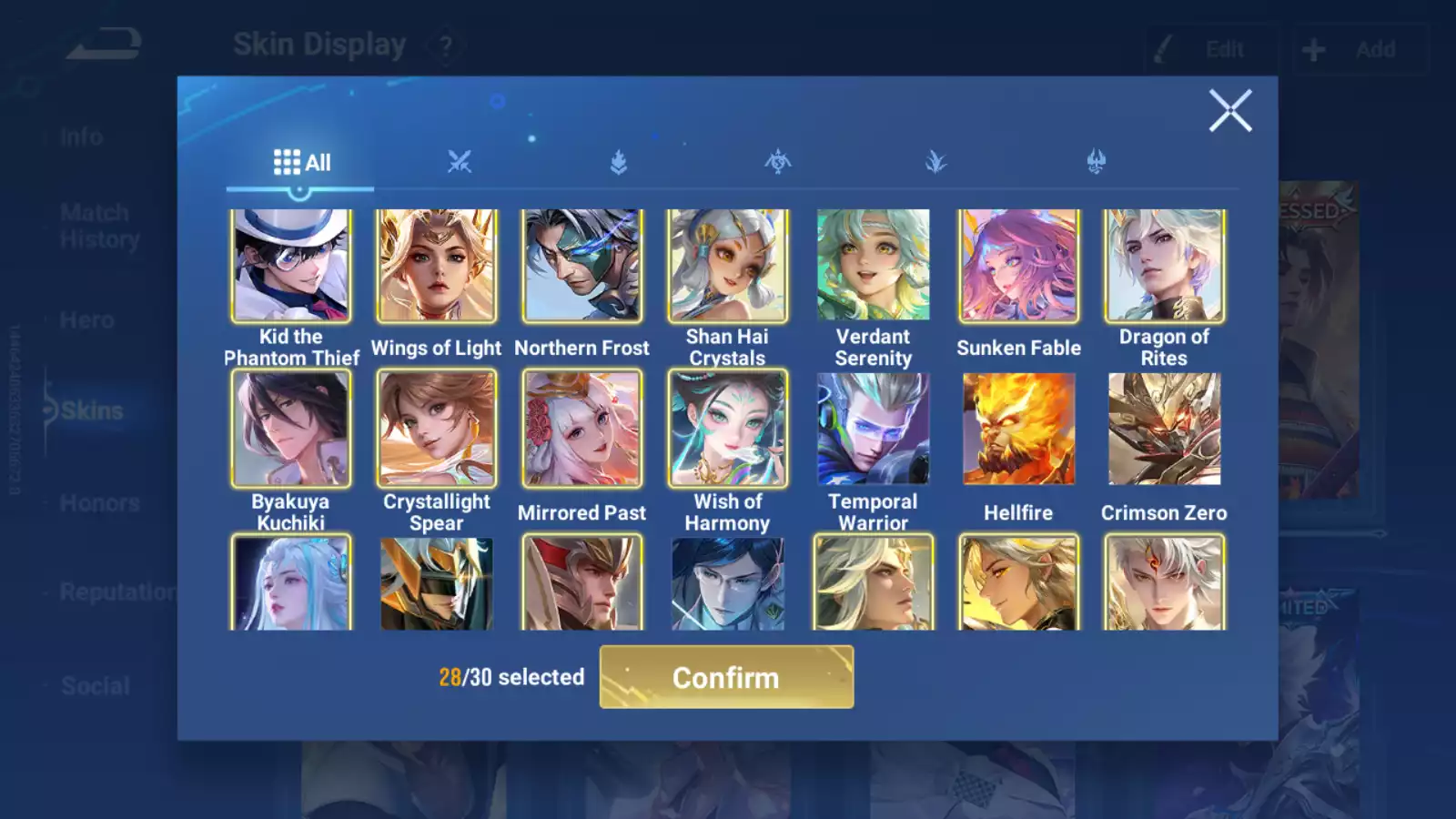Select the trident class filter icon
Screen dimensions: 1456x819
point(1097,162)
